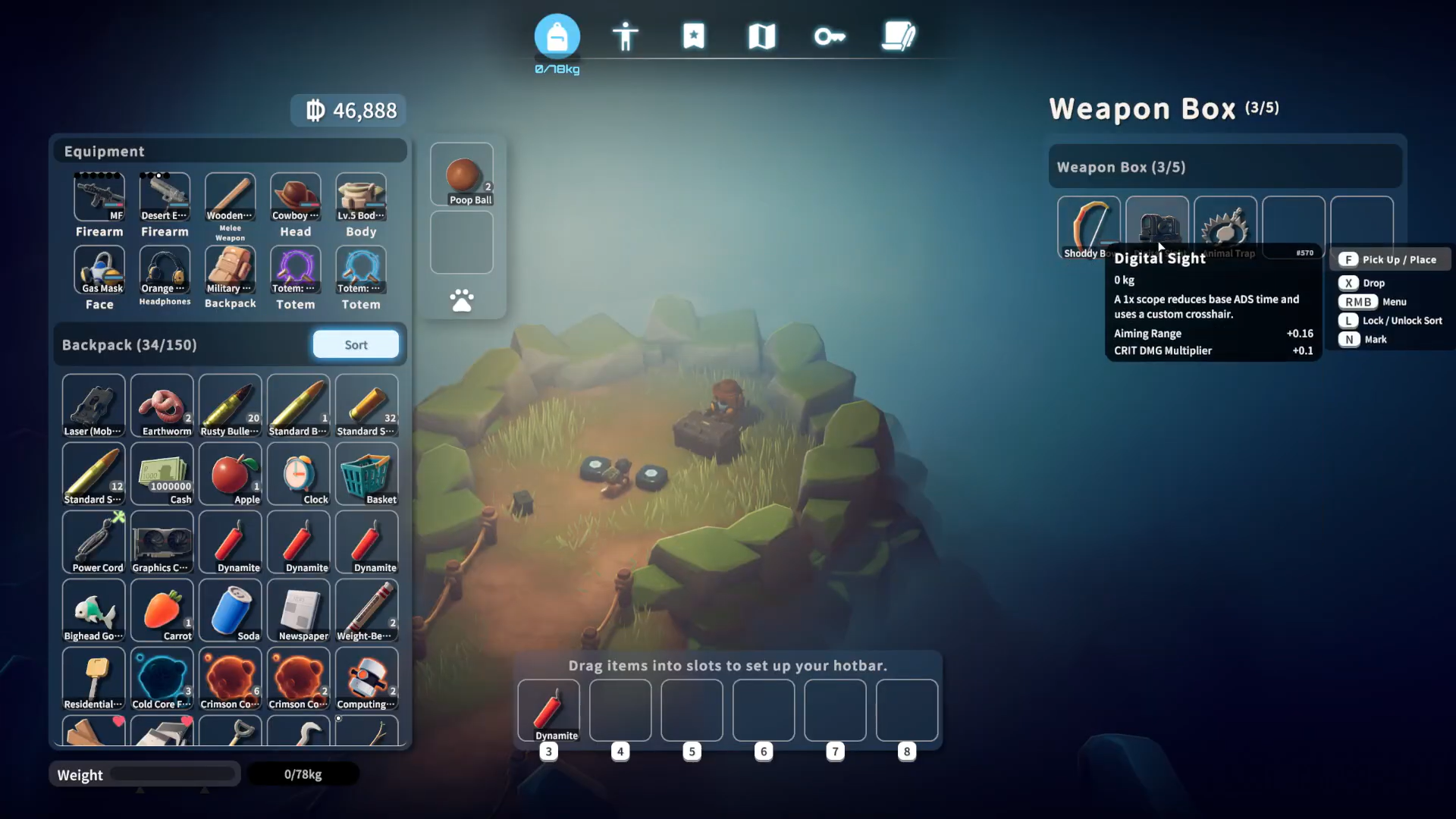This screenshot has width=1456, height=819.
Task: Pick the Animal Trap from Weapon Box
Action: tap(1225, 225)
